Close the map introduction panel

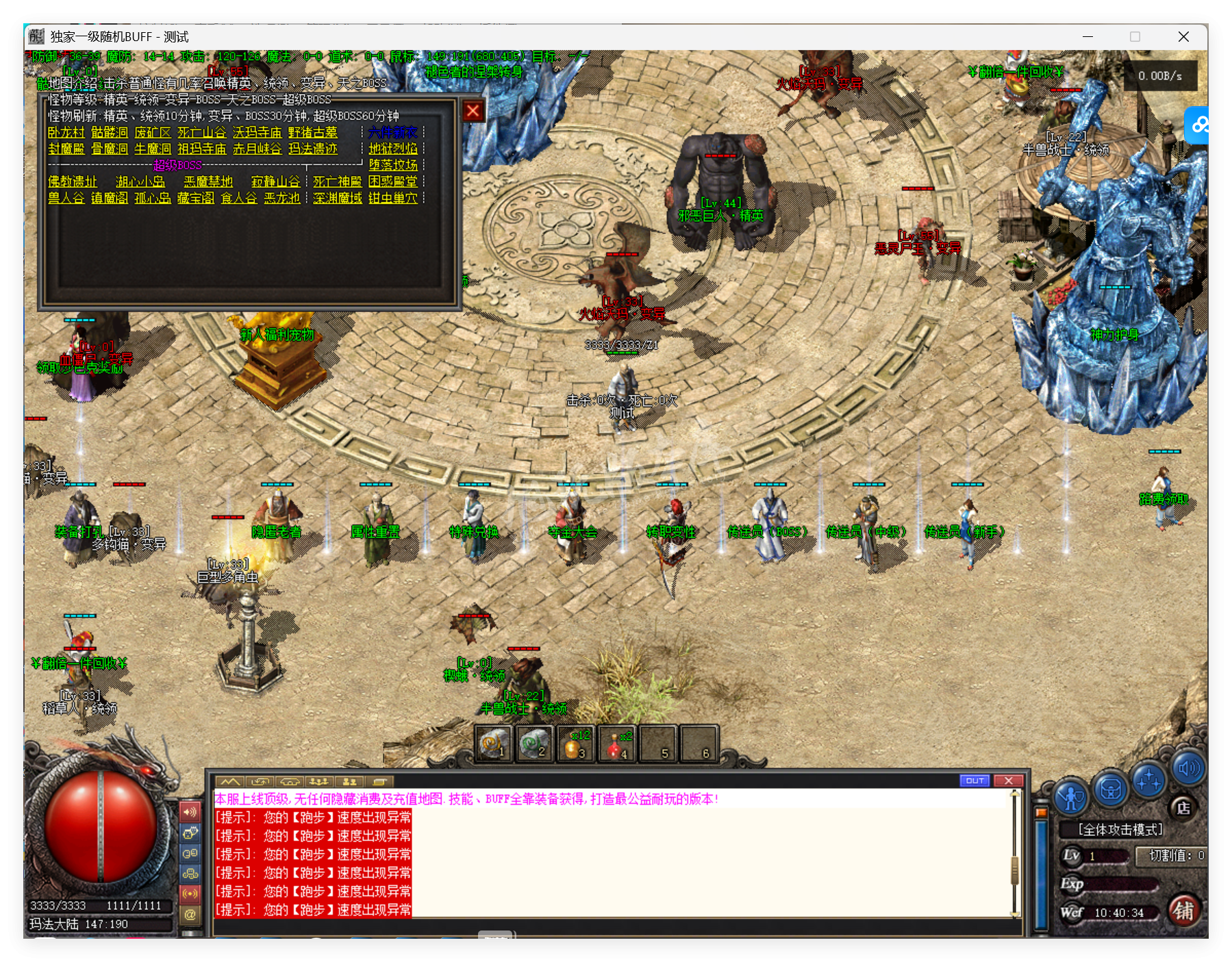[x=472, y=111]
